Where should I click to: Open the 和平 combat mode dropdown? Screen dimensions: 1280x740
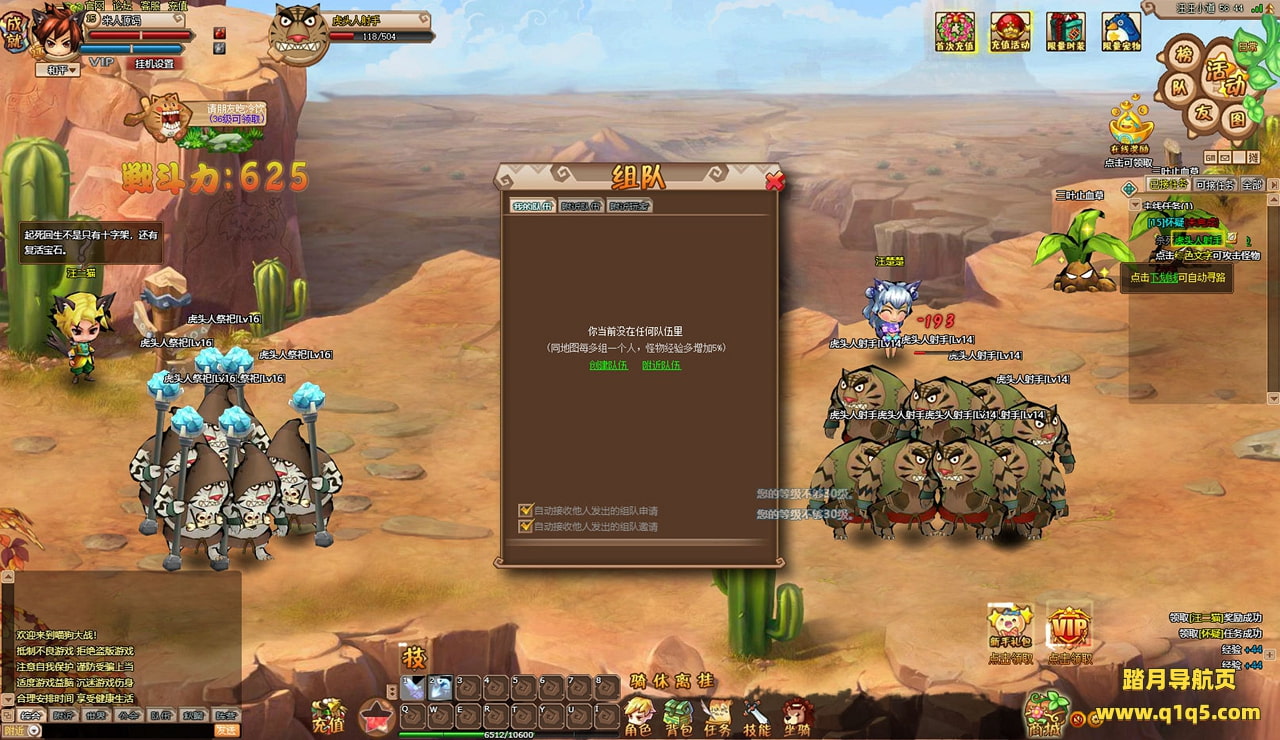57,70
